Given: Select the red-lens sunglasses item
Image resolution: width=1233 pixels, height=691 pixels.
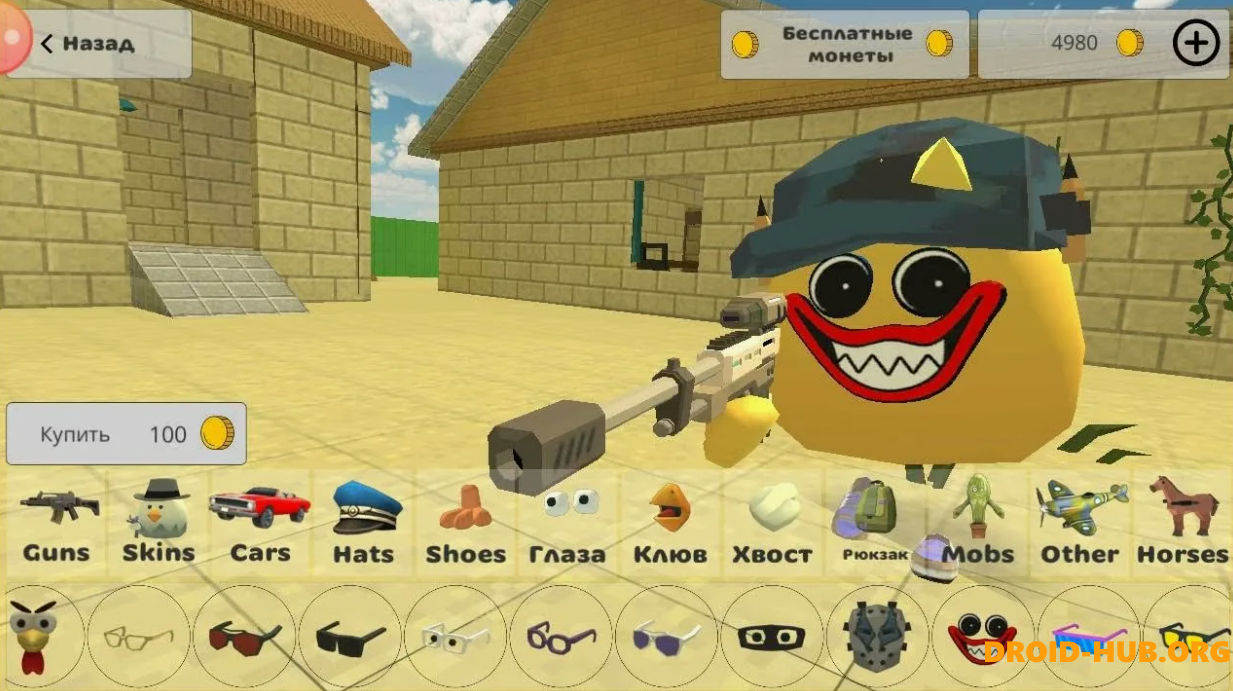Looking at the screenshot, I should point(244,636).
